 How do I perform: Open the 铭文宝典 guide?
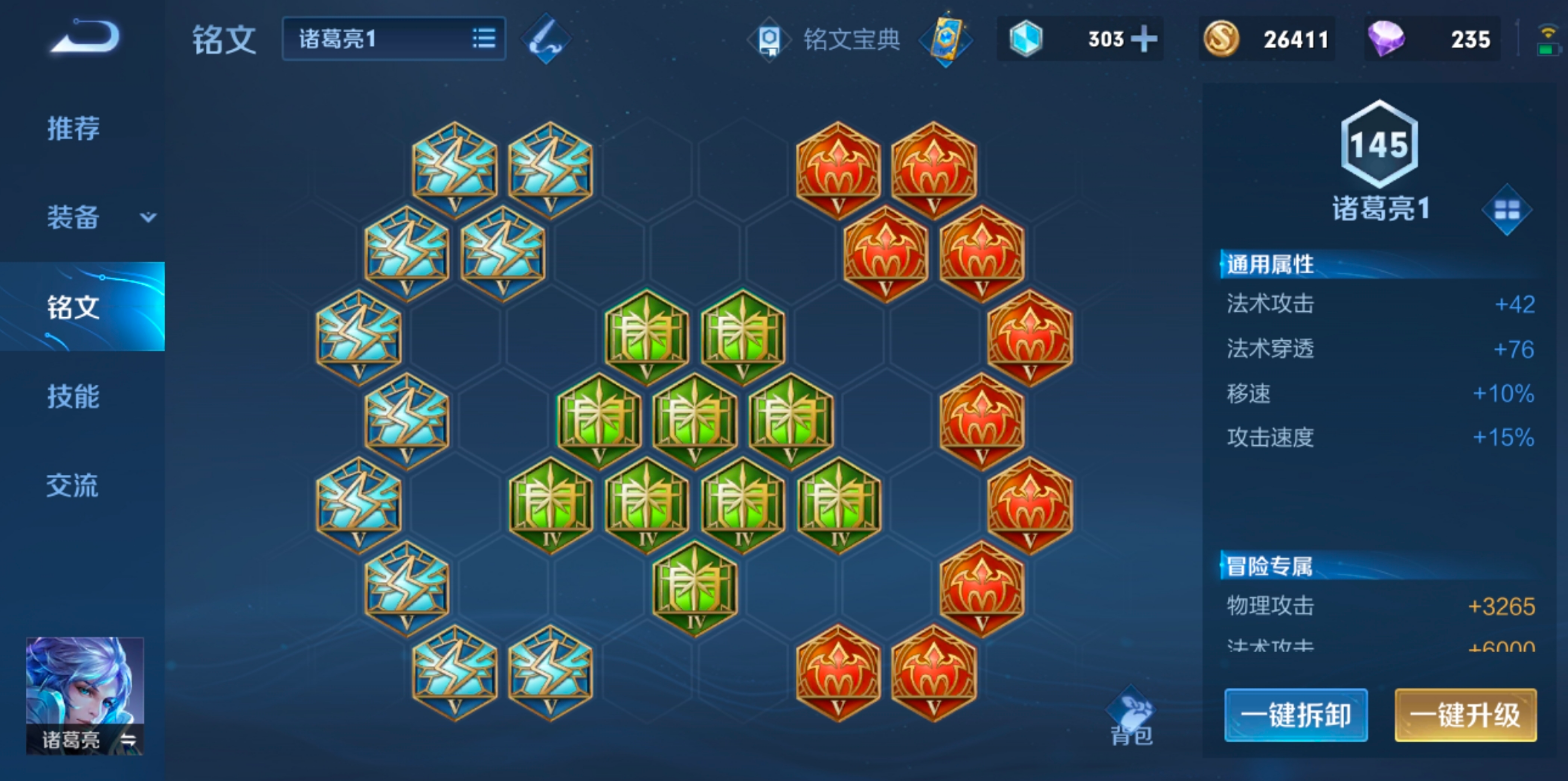coord(827,39)
